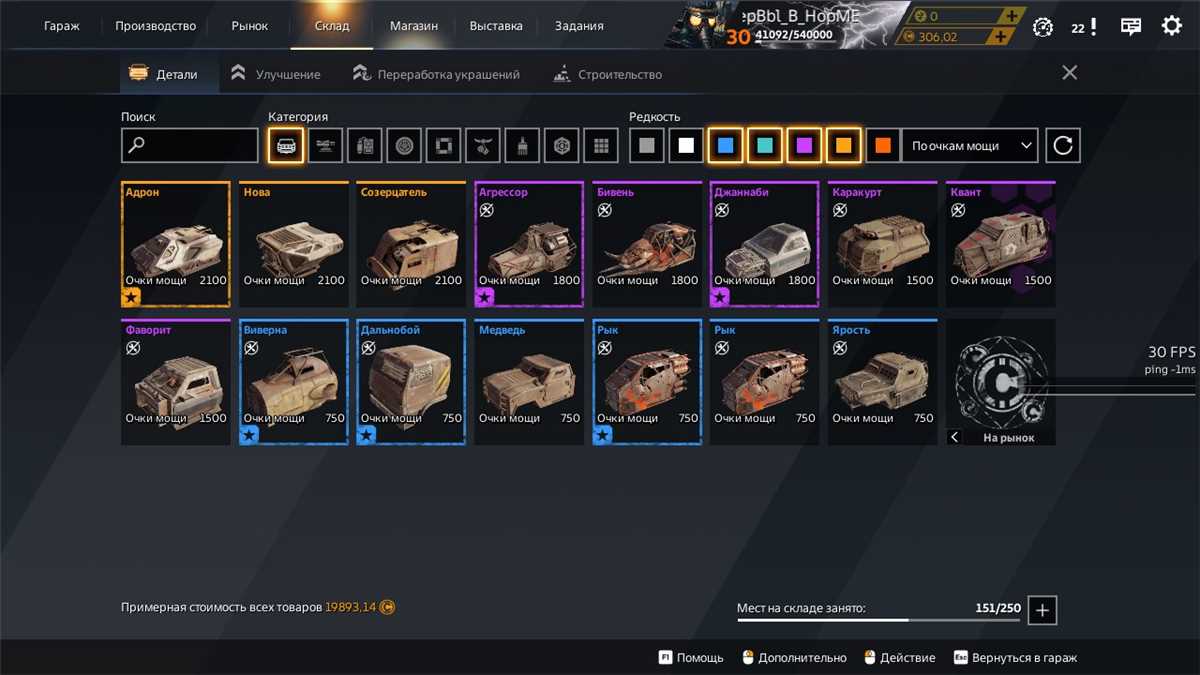Open the На рынок market tile

1000,382
